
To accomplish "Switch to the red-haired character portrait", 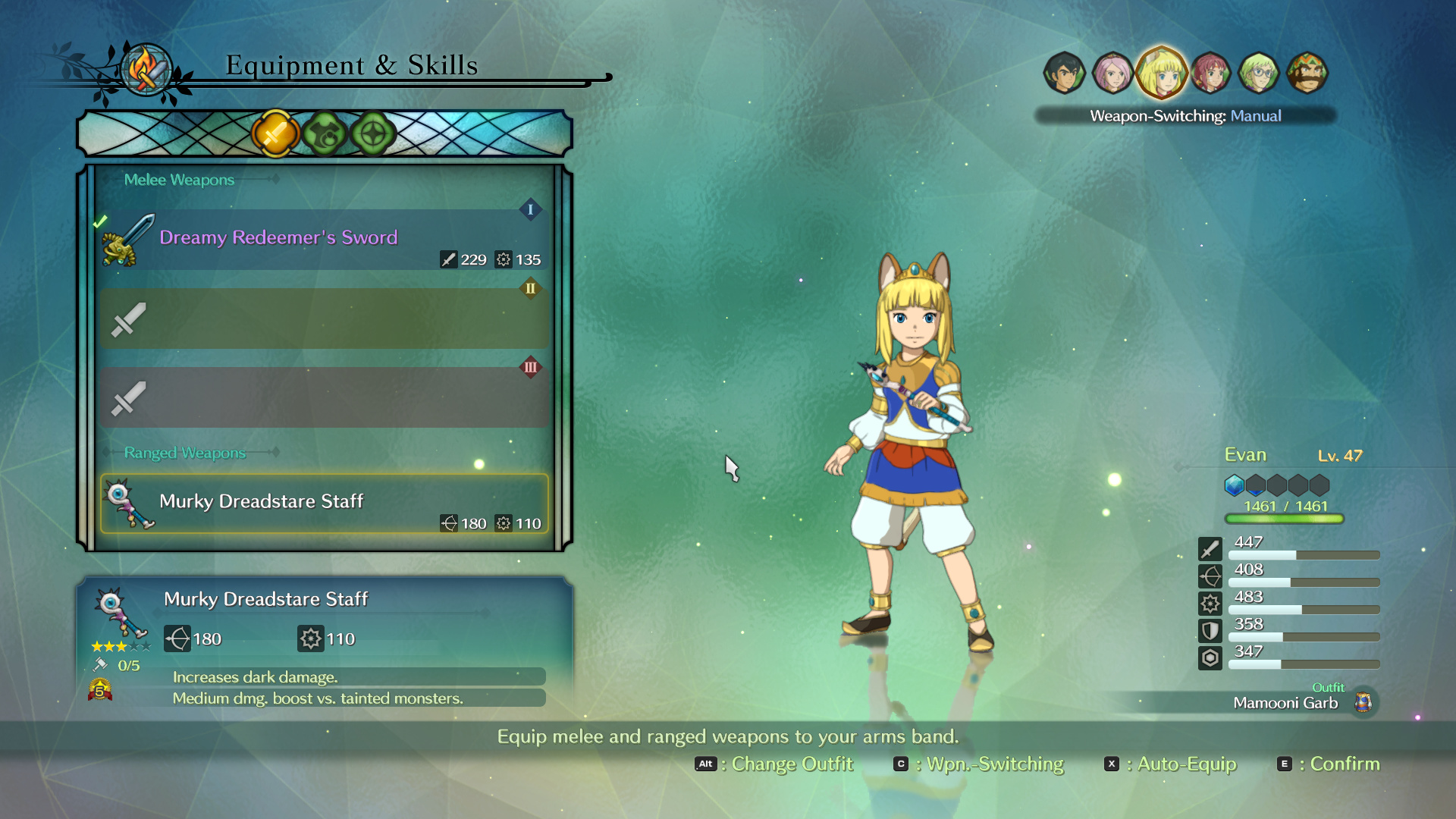I will click(1210, 73).
